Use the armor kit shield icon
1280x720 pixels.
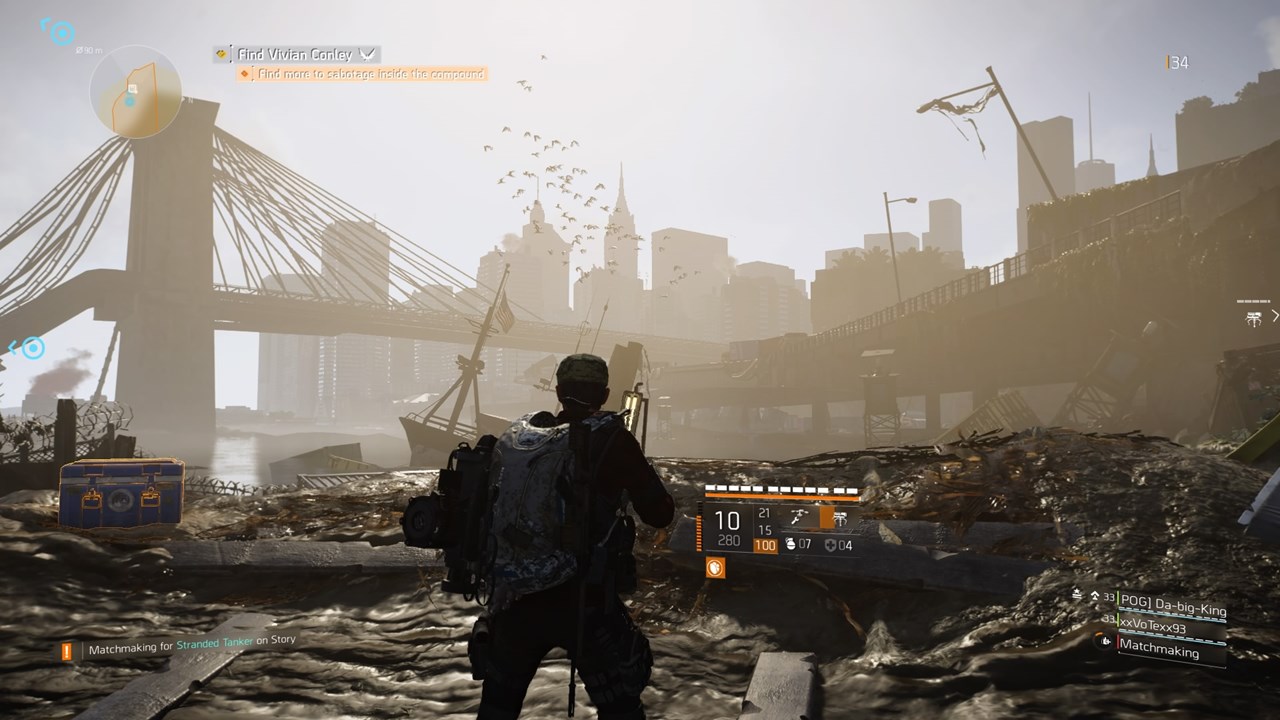coord(830,545)
